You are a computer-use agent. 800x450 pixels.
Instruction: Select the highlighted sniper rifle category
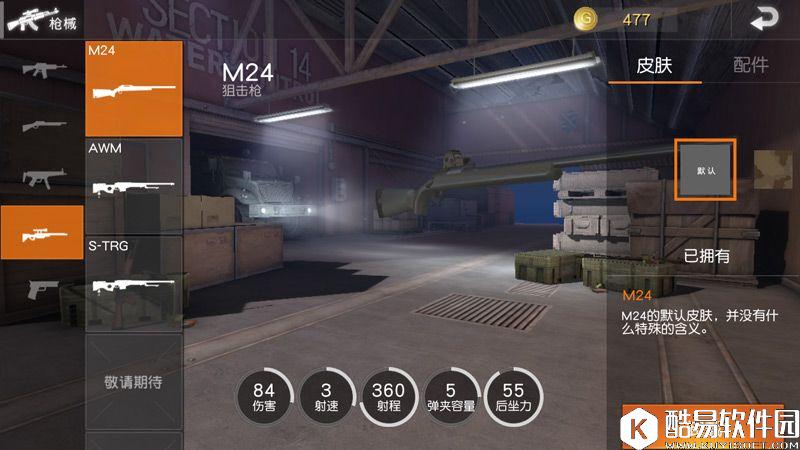point(42,232)
